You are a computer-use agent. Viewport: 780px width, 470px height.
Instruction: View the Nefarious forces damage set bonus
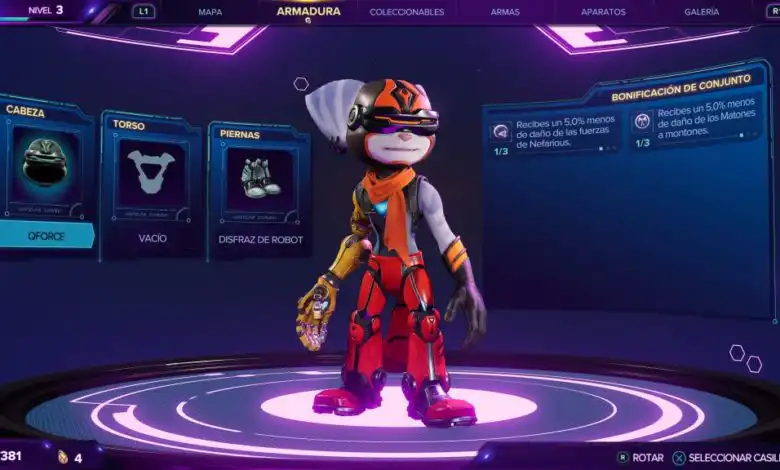(554, 130)
